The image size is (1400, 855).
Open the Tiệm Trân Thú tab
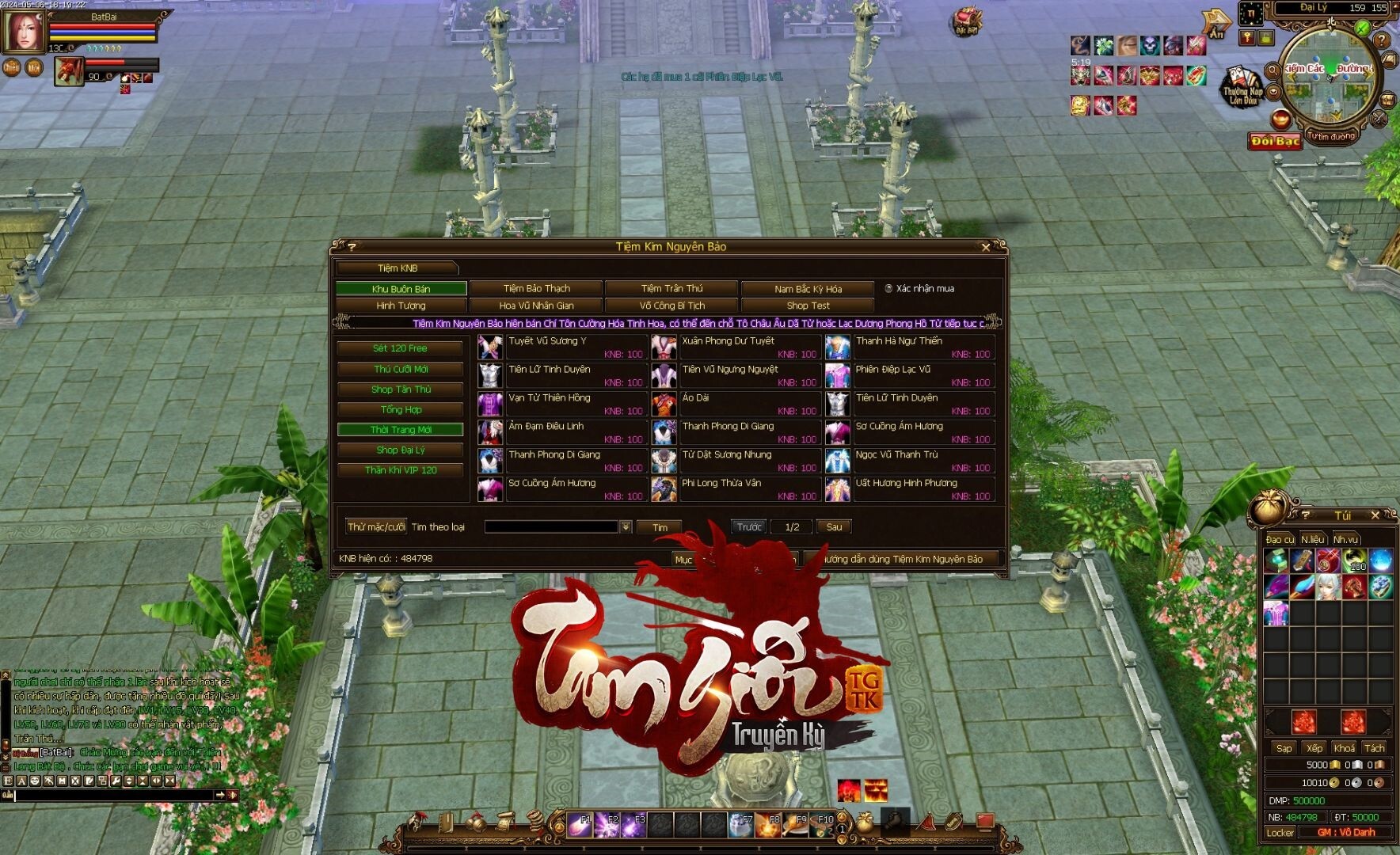(x=671, y=288)
